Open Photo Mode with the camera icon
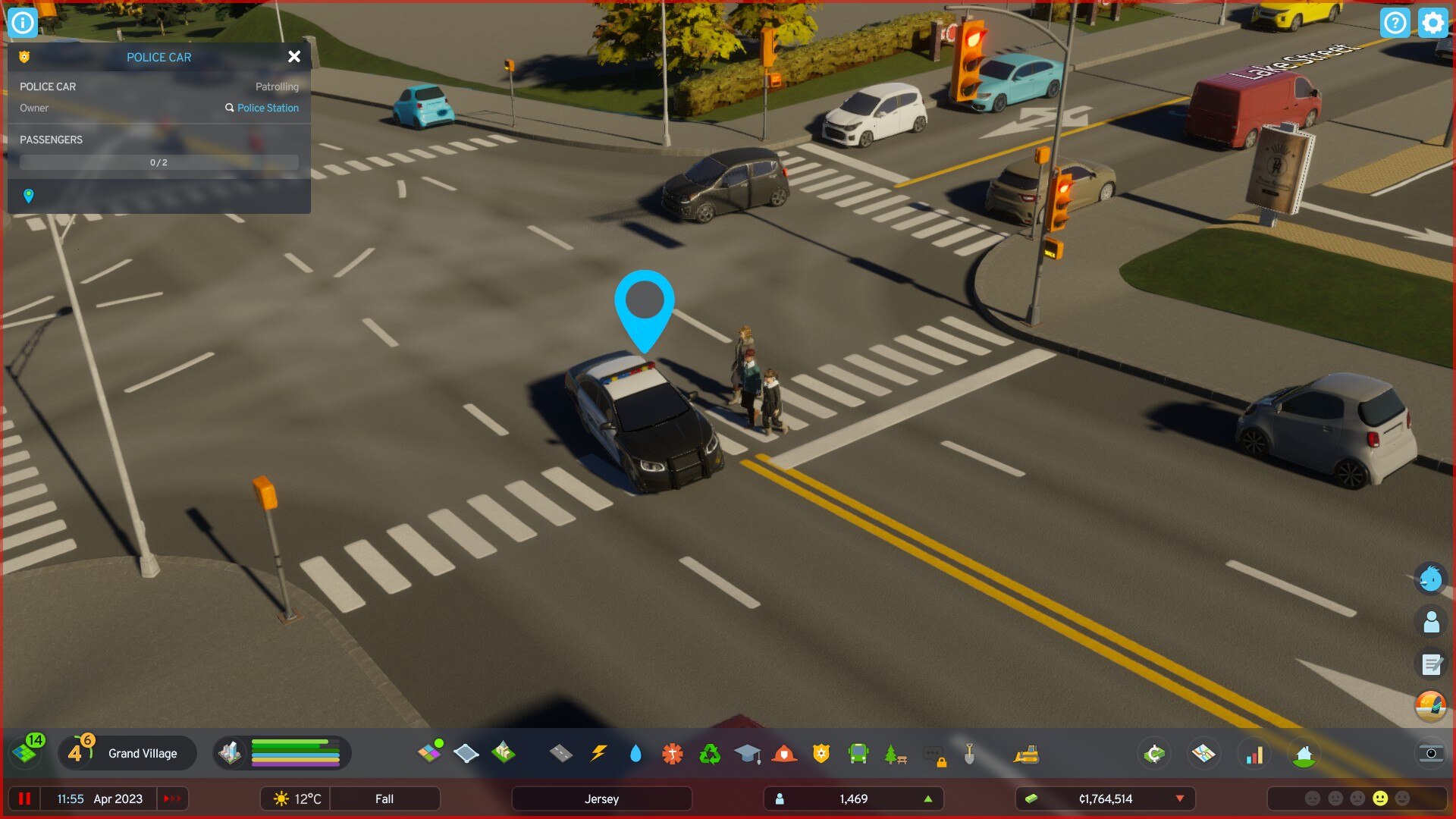This screenshot has height=819, width=1456. coord(1432,755)
